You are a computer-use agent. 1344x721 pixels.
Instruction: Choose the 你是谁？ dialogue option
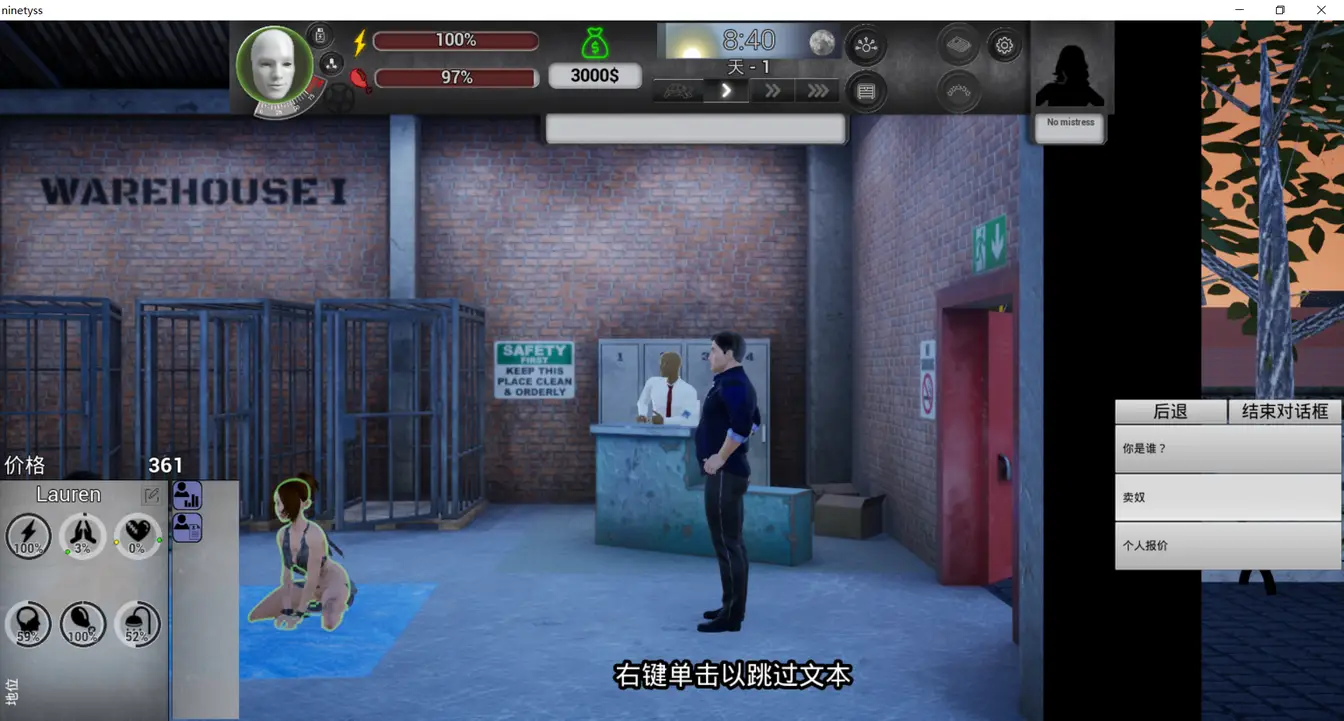(x=1227, y=449)
